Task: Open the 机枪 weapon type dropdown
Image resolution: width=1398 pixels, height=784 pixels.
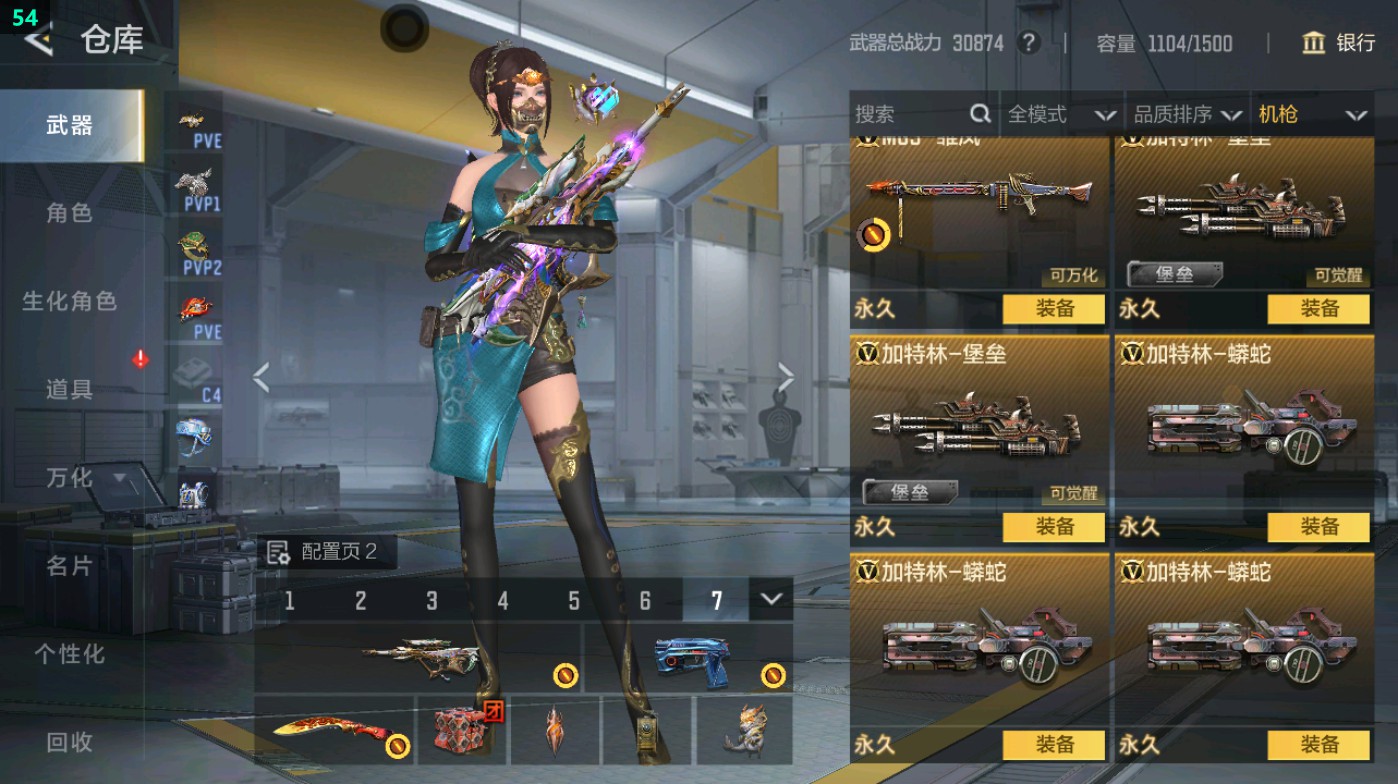Action: [x=1310, y=115]
